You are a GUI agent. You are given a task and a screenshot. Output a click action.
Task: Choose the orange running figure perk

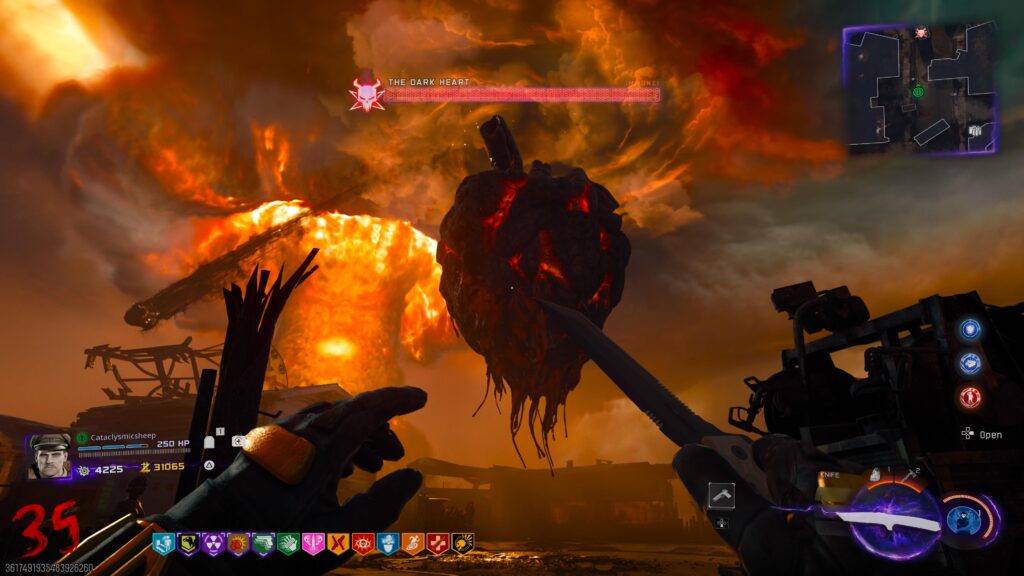413,544
